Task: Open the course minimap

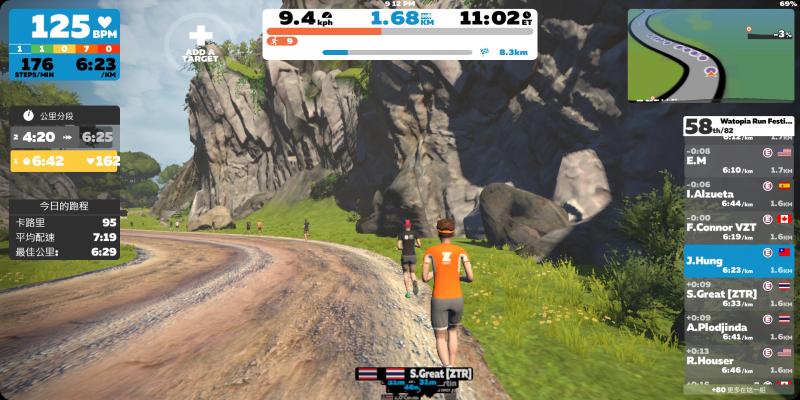Action: click(710, 55)
